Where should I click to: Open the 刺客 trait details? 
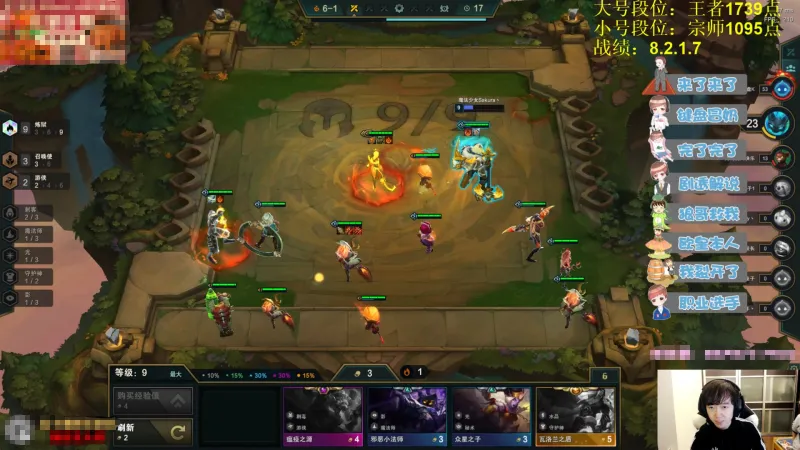pos(28,212)
